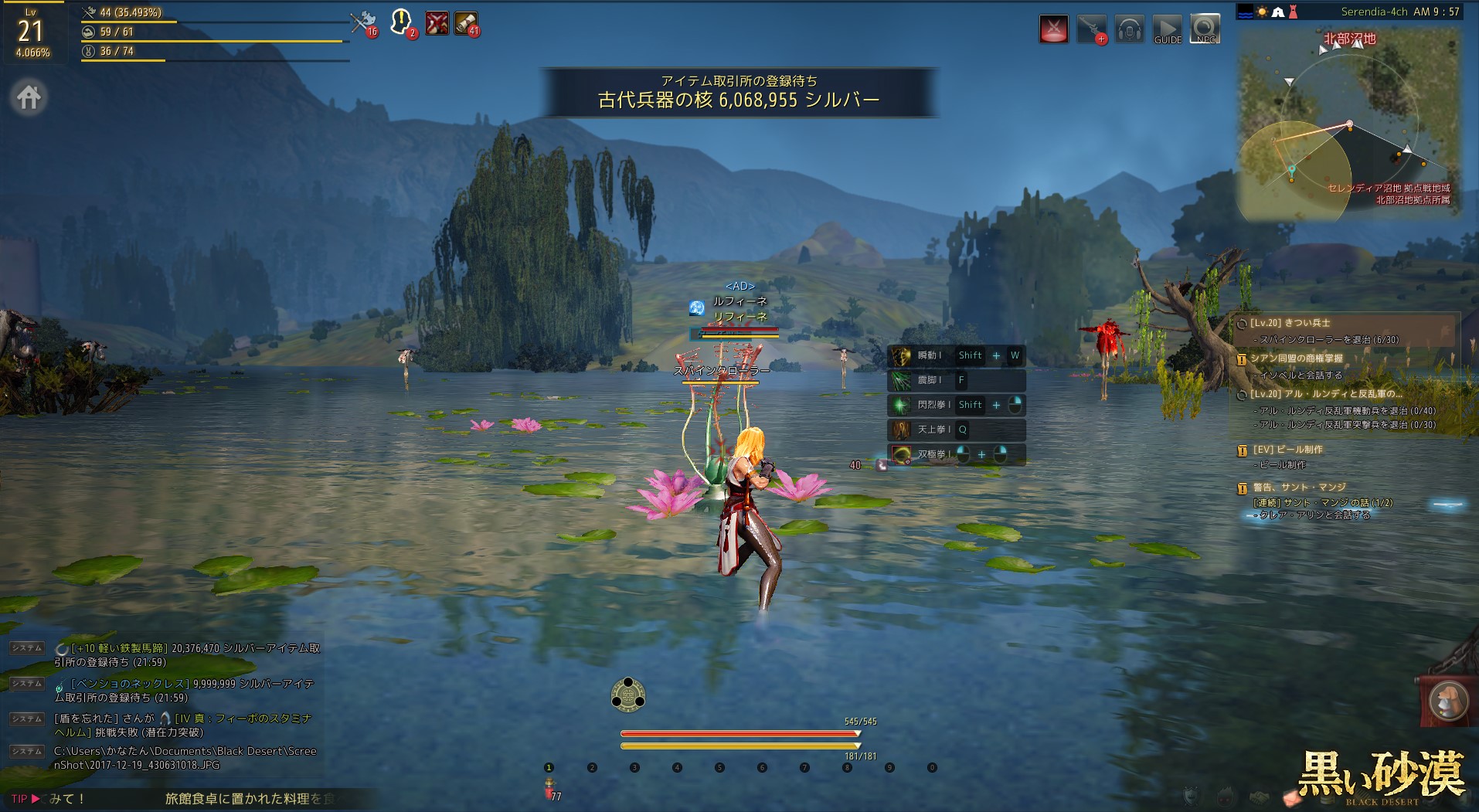Click the house icon button

[x=29, y=97]
